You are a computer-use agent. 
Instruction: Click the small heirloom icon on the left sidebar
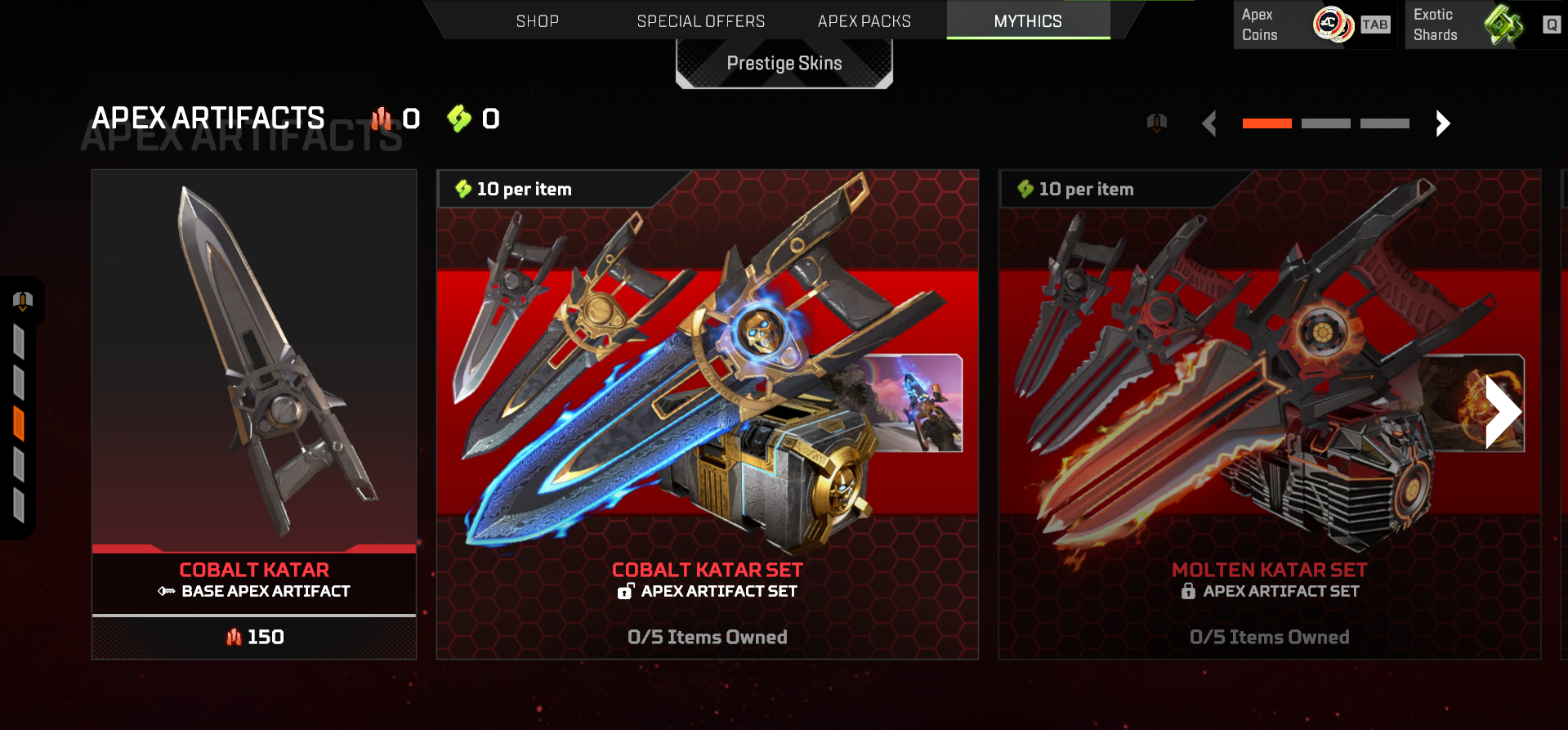click(23, 301)
